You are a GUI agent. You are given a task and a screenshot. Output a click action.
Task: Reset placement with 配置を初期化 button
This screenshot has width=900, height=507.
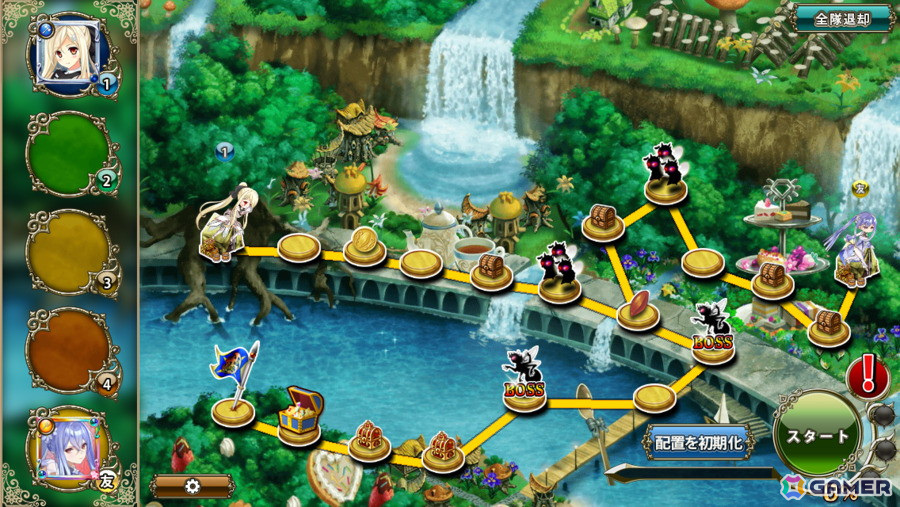[698, 440]
